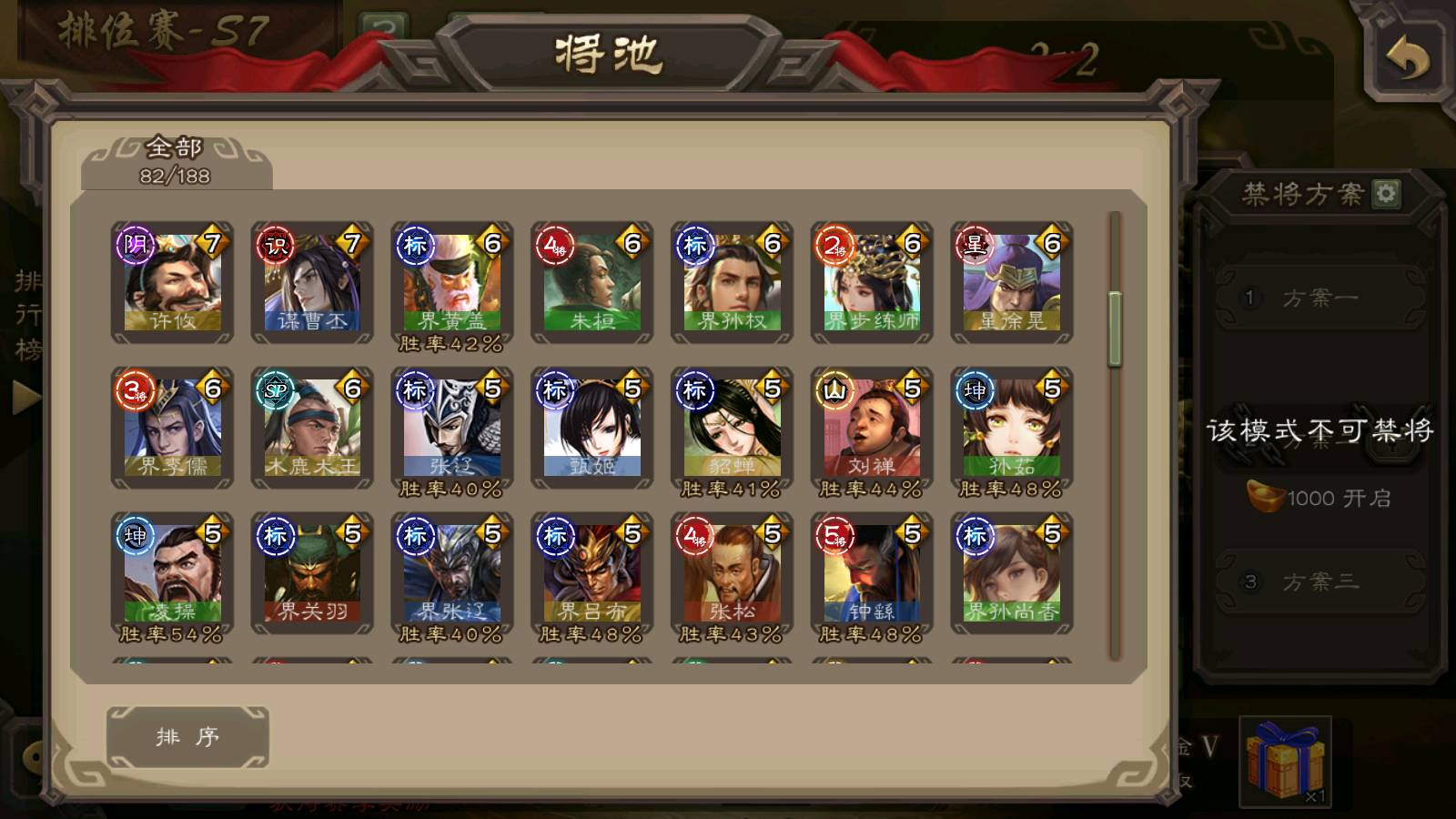Go back with the return arrow
1456x819 pixels.
(x=1407, y=60)
